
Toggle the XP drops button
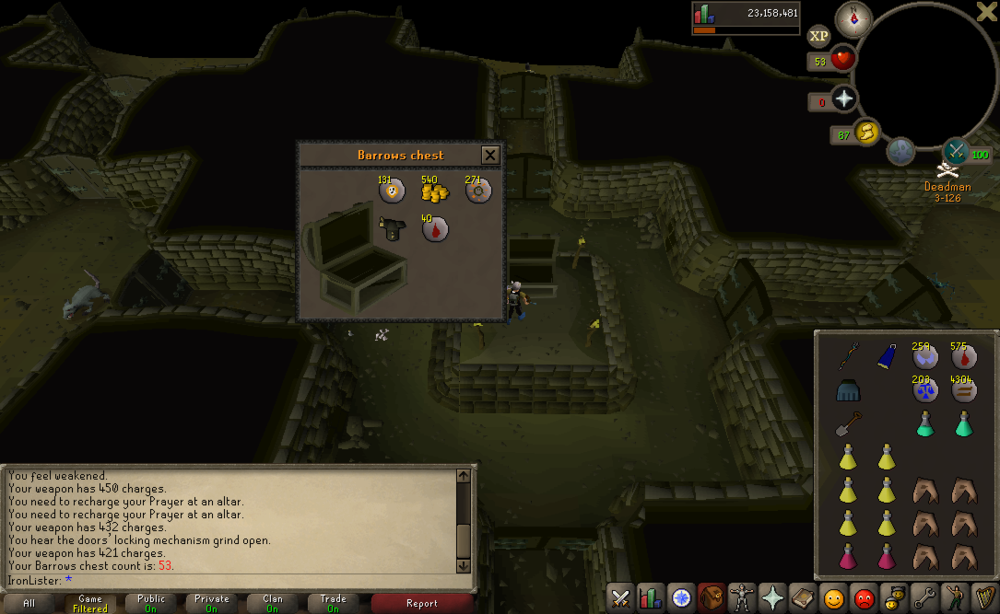[x=819, y=36]
